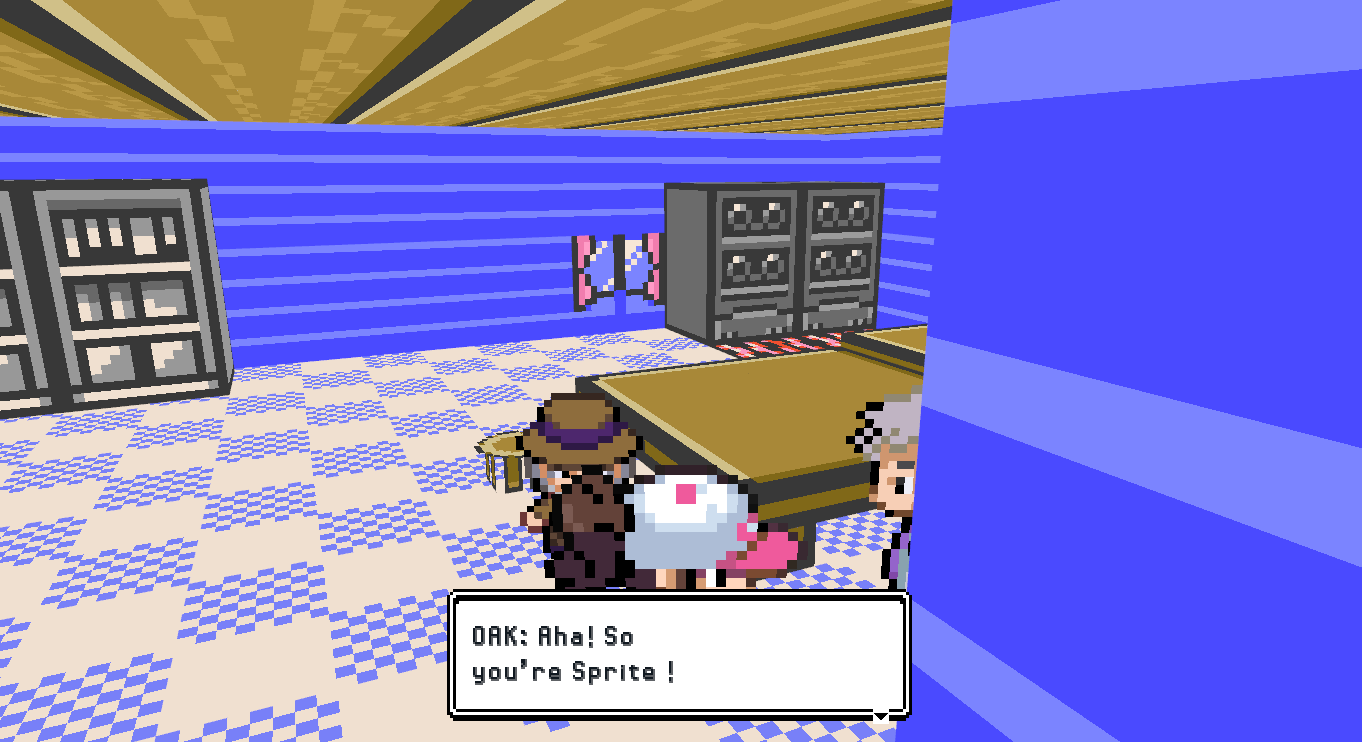Advance the dialogue by clicking the text box
Viewport: 1362px width, 742px height.
[x=680, y=655]
